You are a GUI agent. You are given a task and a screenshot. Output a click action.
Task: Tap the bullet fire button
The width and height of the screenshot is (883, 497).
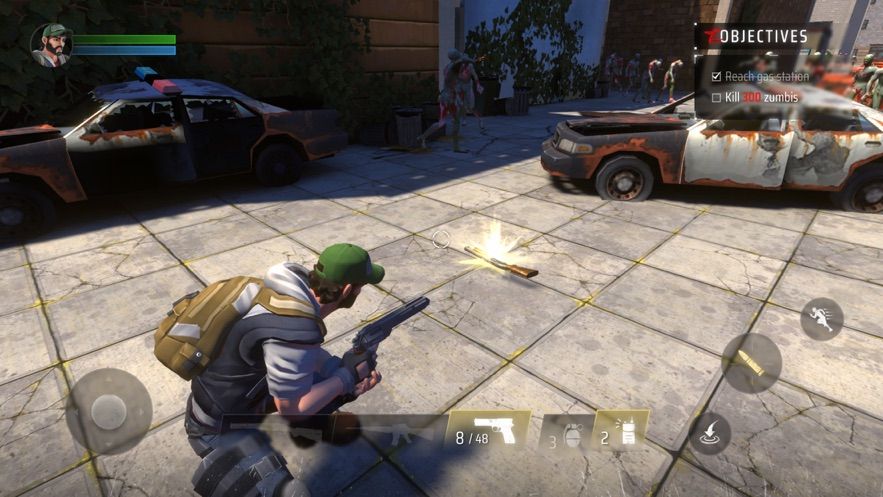[751, 362]
